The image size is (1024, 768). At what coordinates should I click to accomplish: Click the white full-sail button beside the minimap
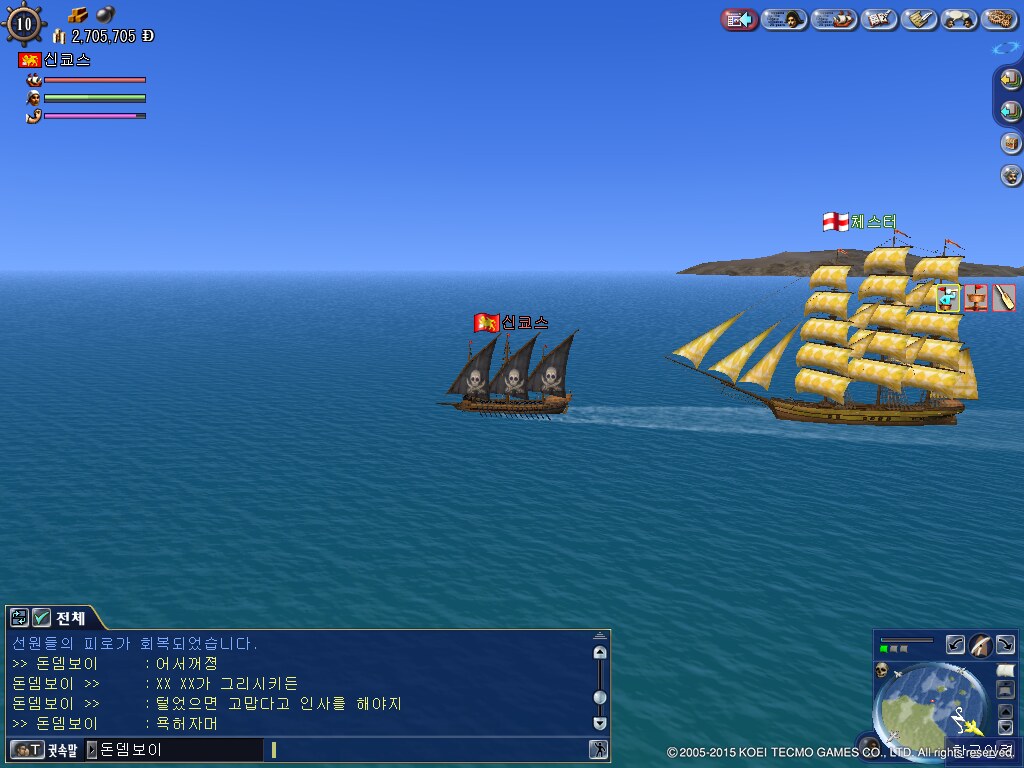click(x=1005, y=670)
